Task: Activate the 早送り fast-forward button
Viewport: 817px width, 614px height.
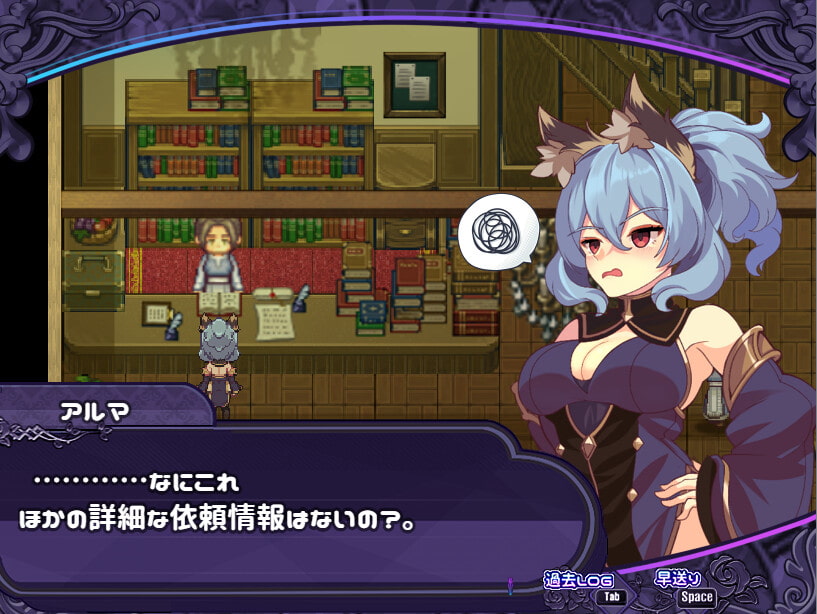Action: pos(682,587)
